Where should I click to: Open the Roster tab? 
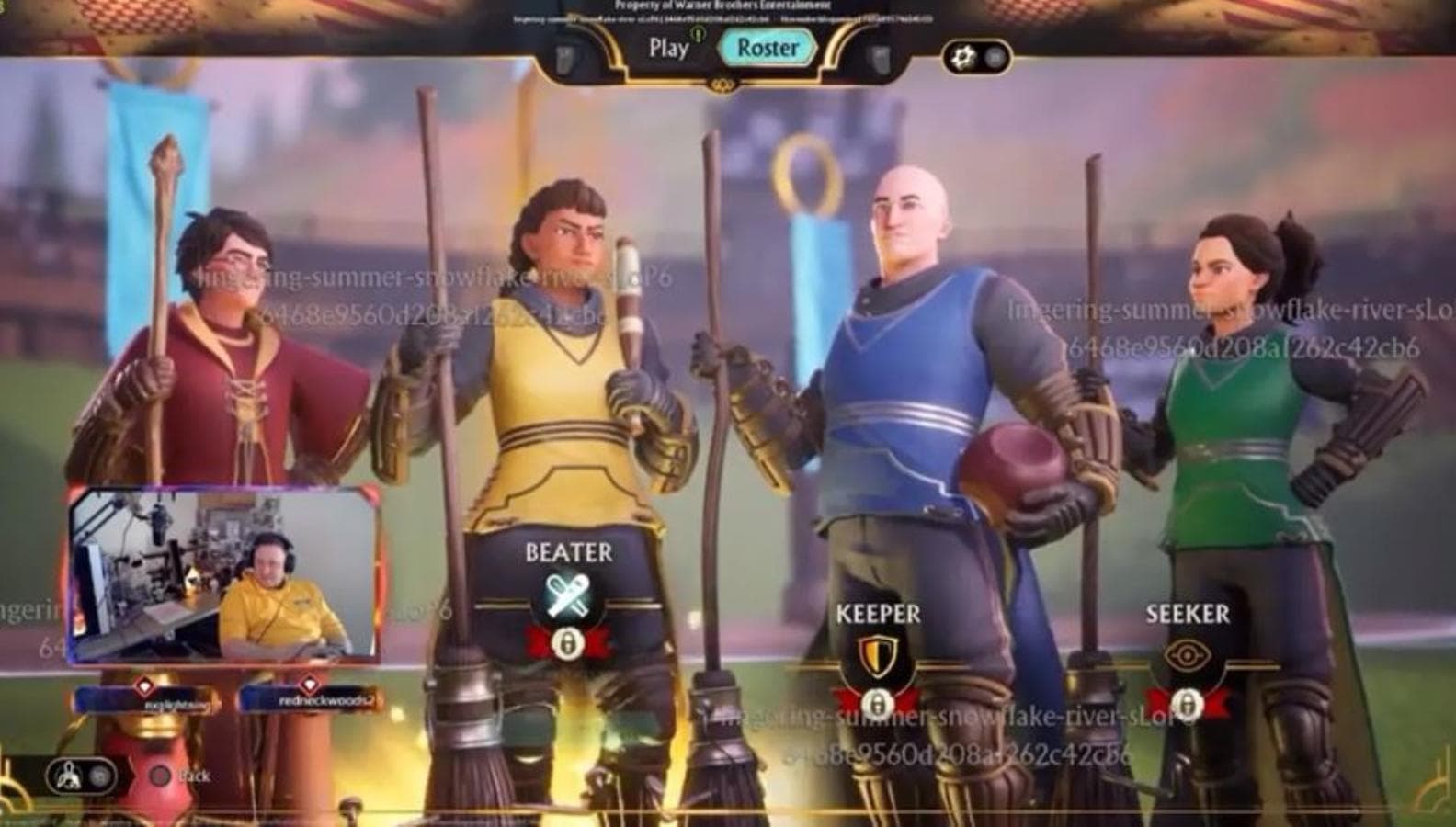pos(768,48)
